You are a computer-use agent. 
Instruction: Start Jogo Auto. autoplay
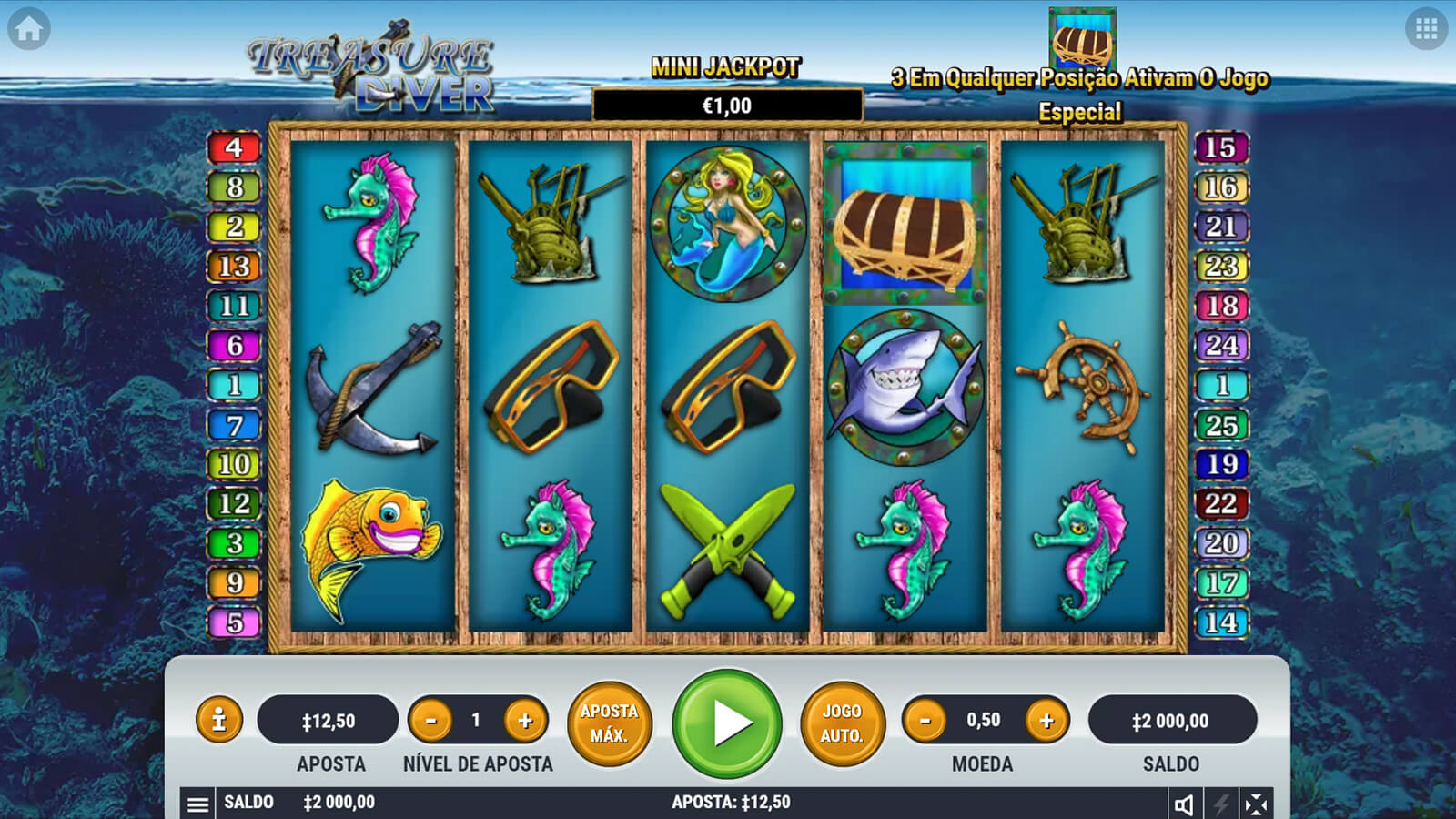(842, 723)
